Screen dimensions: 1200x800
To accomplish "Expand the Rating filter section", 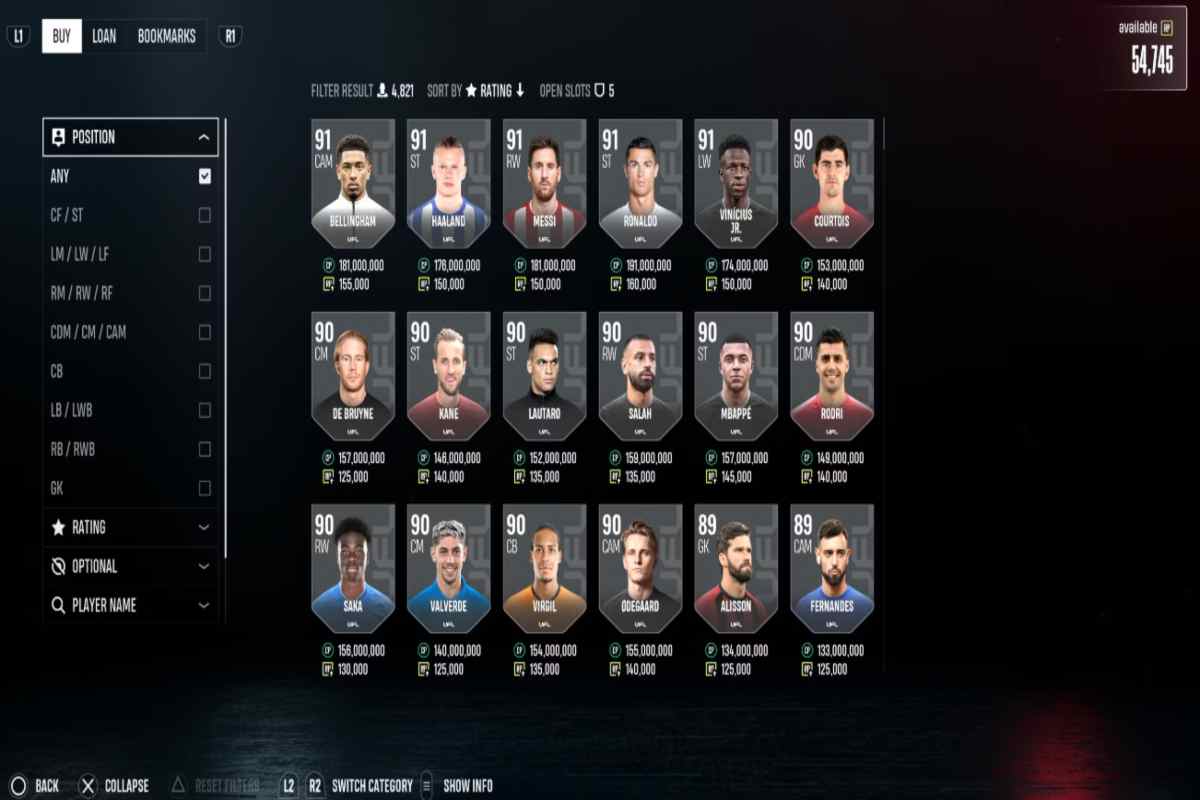I will pos(130,527).
